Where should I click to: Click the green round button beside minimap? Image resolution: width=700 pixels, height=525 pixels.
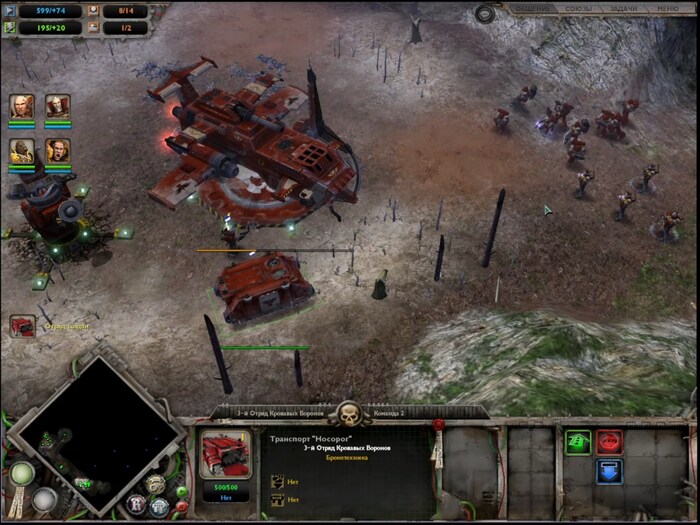[22, 474]
